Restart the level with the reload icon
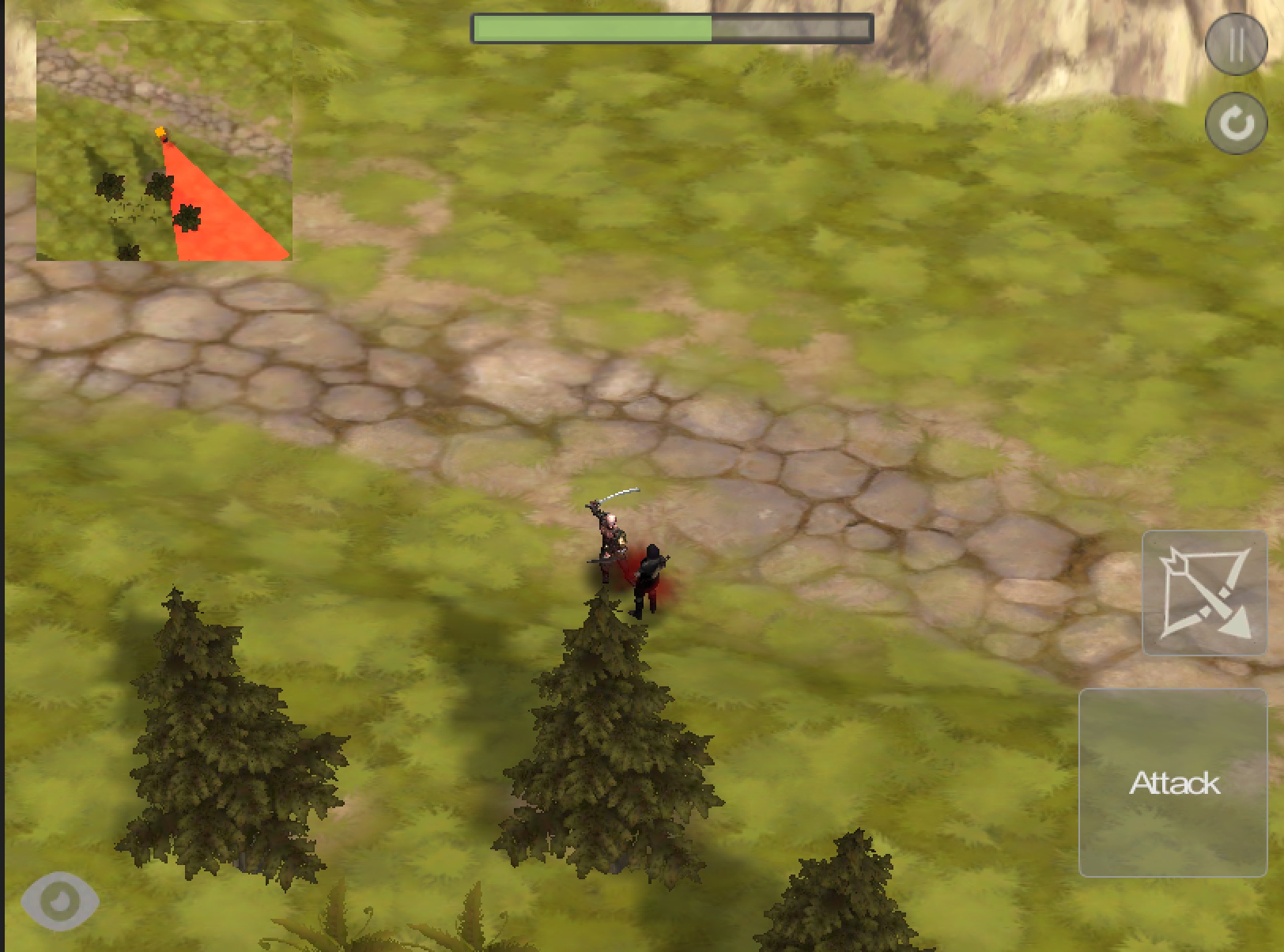 point(1236,123)
